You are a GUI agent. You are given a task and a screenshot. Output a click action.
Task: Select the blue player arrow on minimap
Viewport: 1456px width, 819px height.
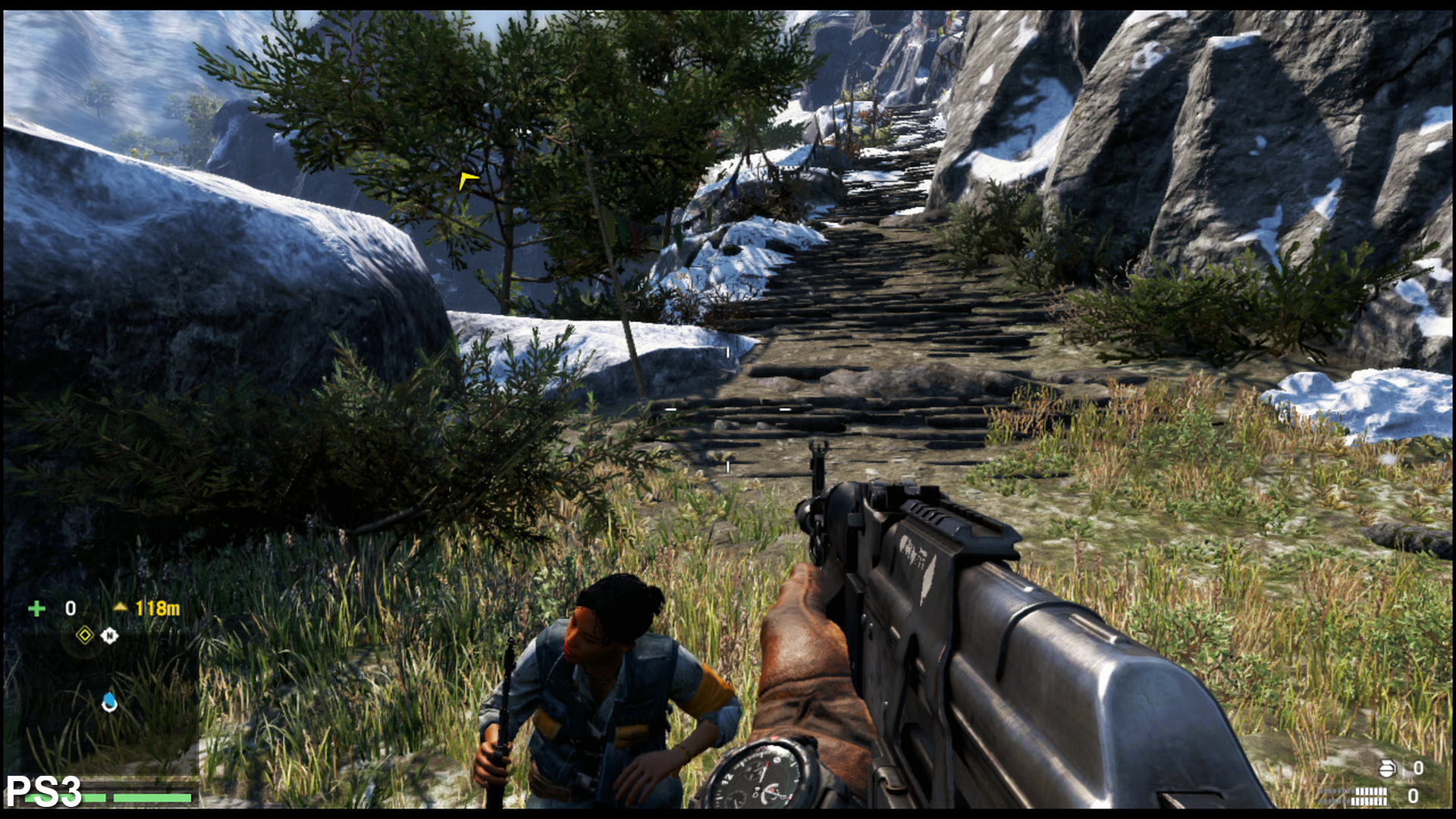click(110, 702)
